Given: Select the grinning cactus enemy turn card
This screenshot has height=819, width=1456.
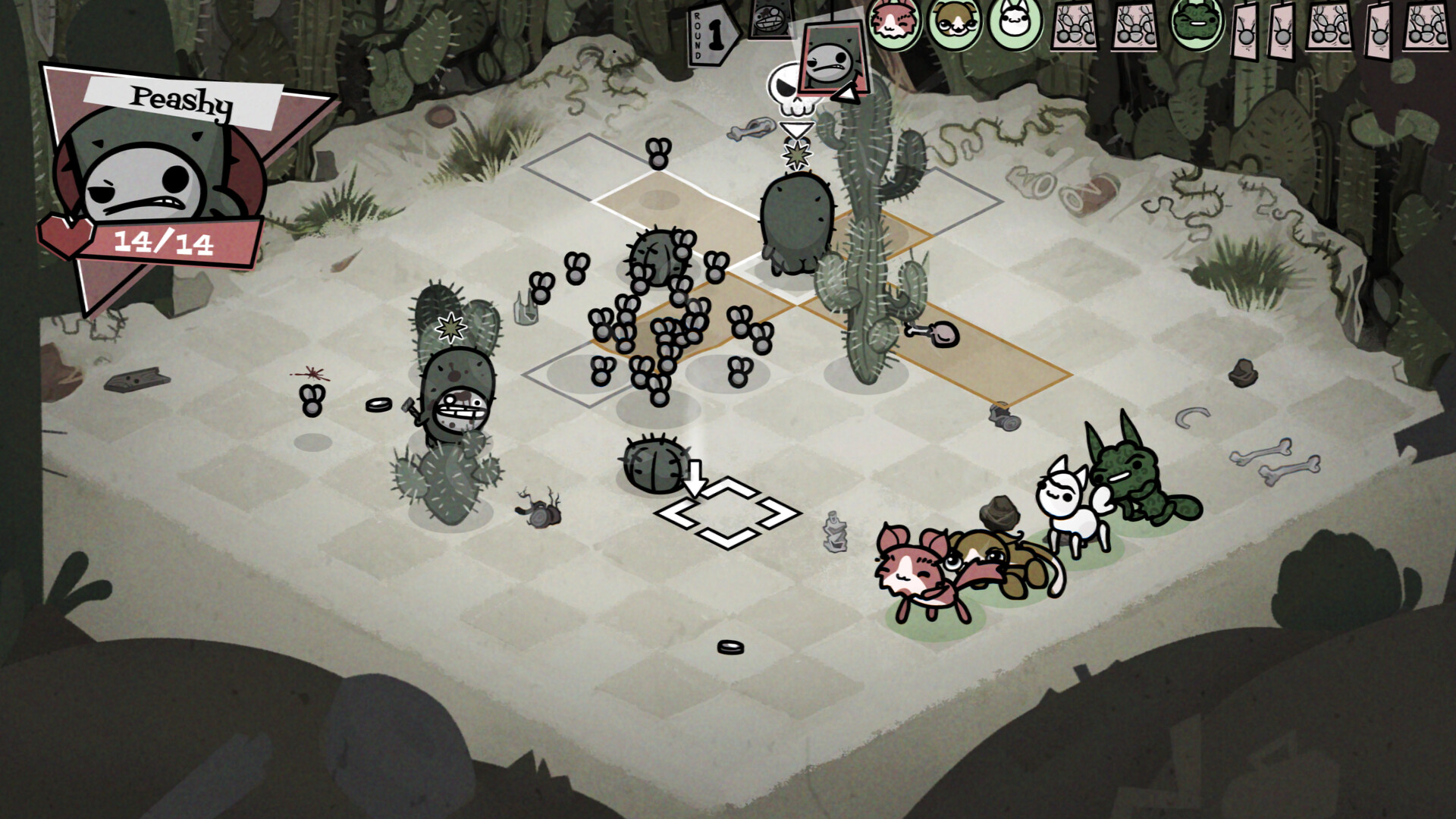Looking at the screenshot, I should coord(771,18).
